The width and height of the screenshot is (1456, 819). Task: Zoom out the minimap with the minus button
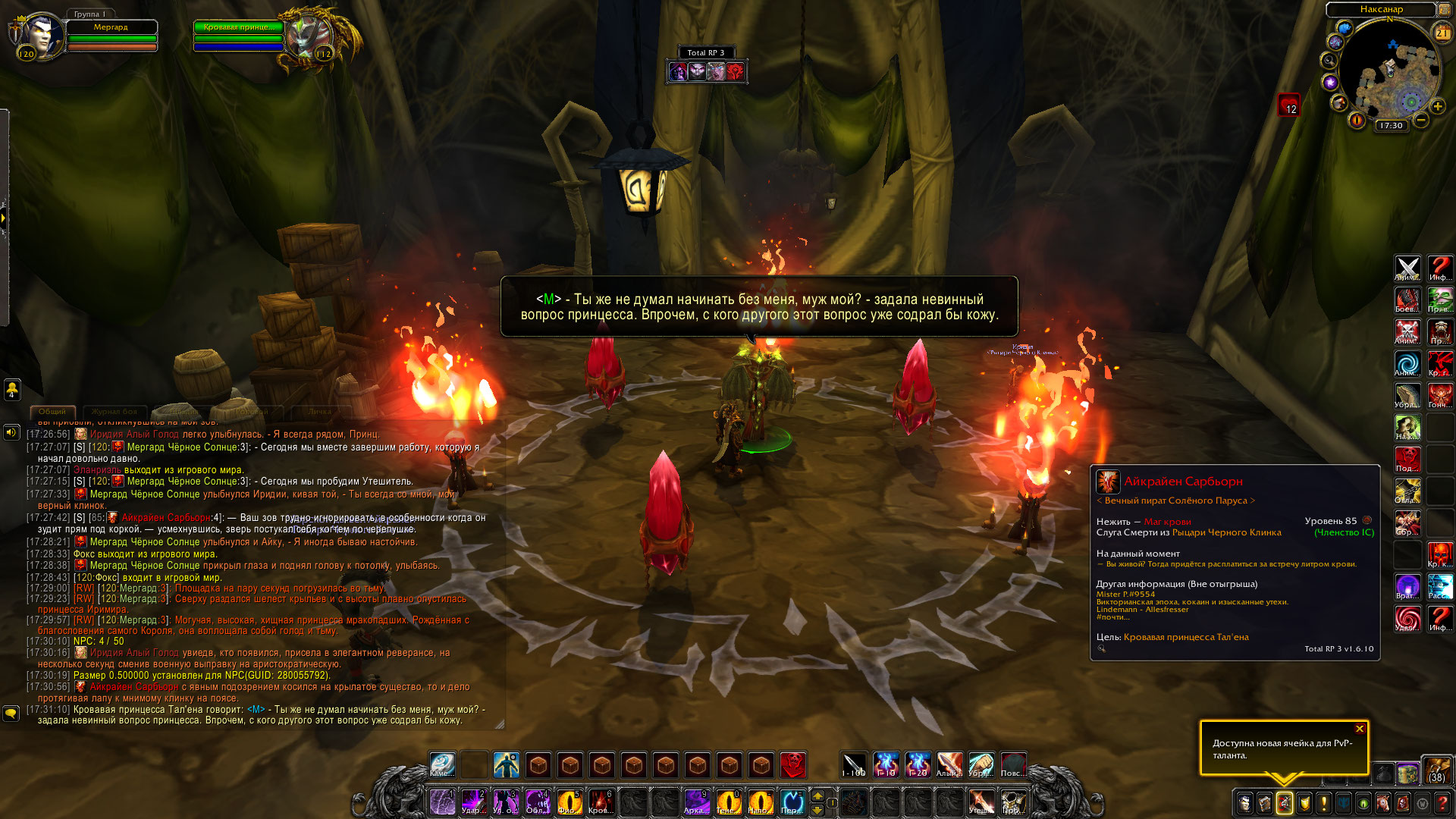[1421, 120]
